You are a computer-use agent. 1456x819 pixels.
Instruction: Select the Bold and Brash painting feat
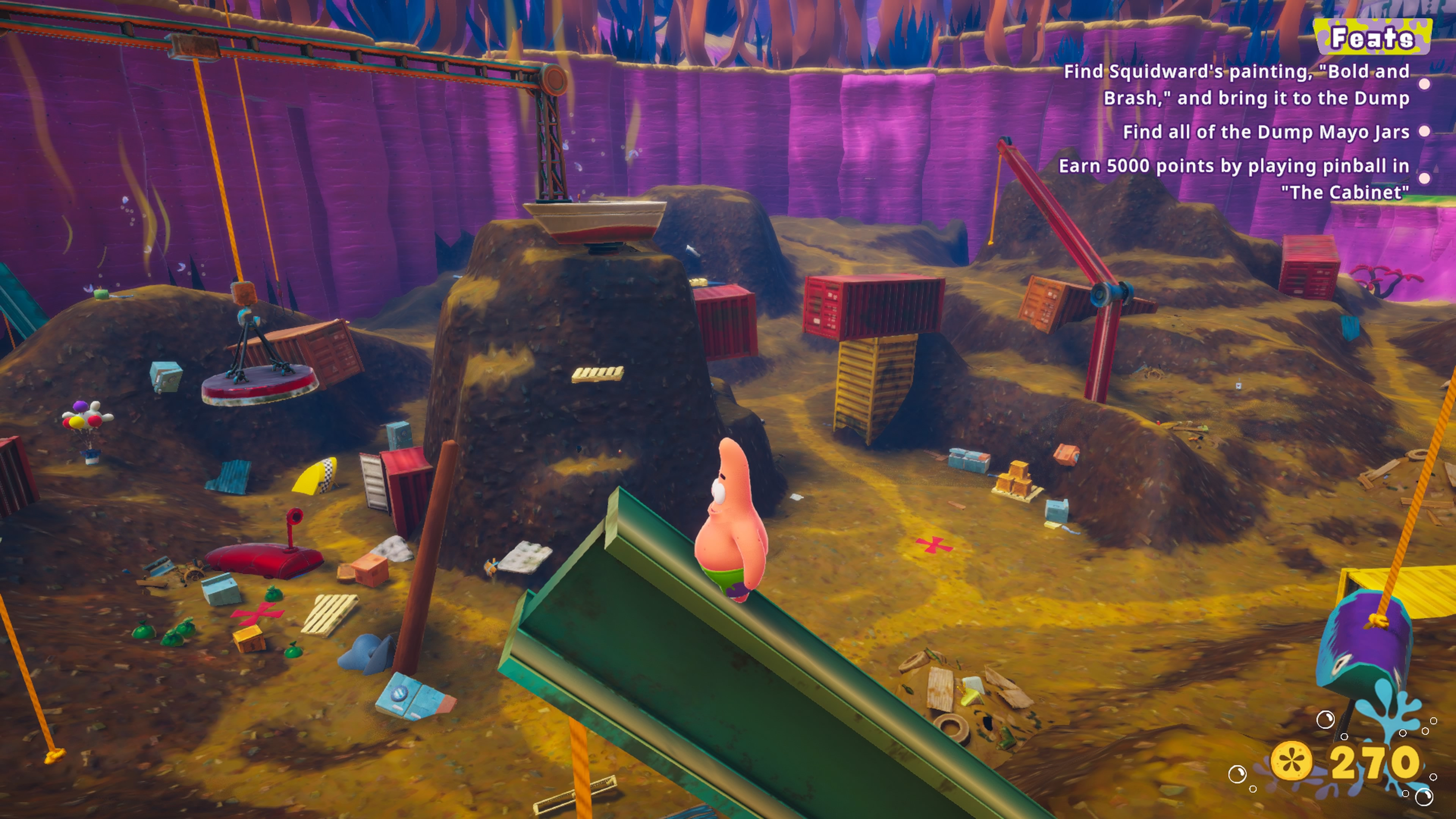[1236, 85]
